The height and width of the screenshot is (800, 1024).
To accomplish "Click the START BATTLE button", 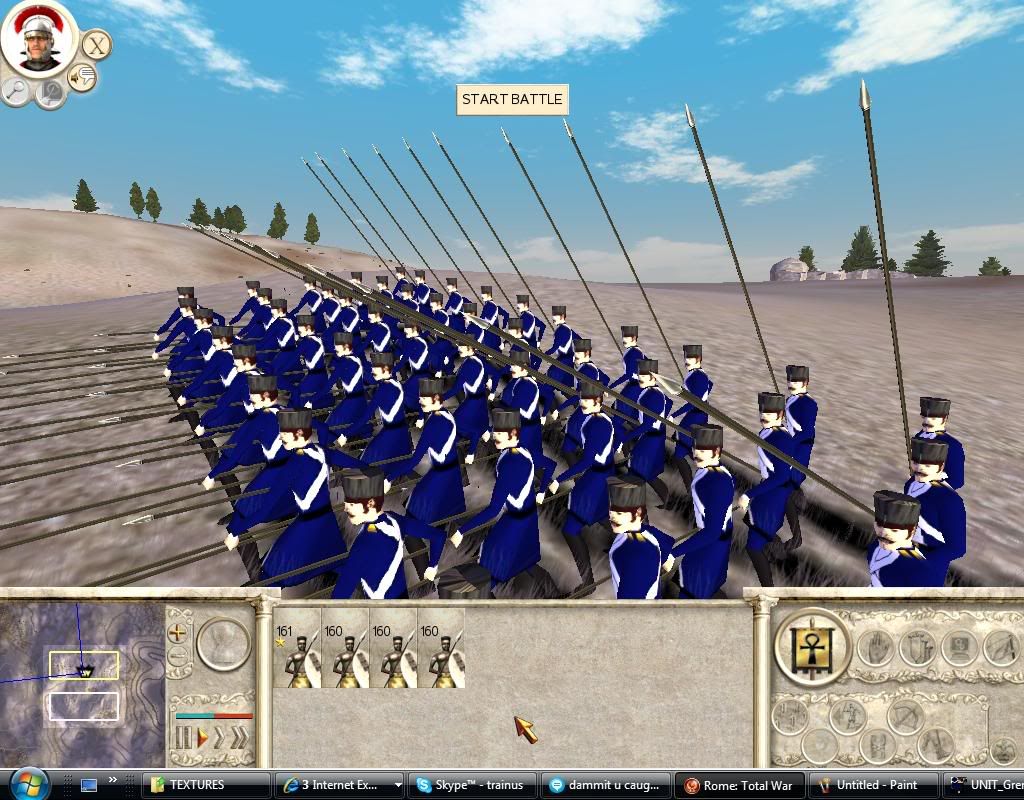I will pyautogui.click(x=512, y=100).
